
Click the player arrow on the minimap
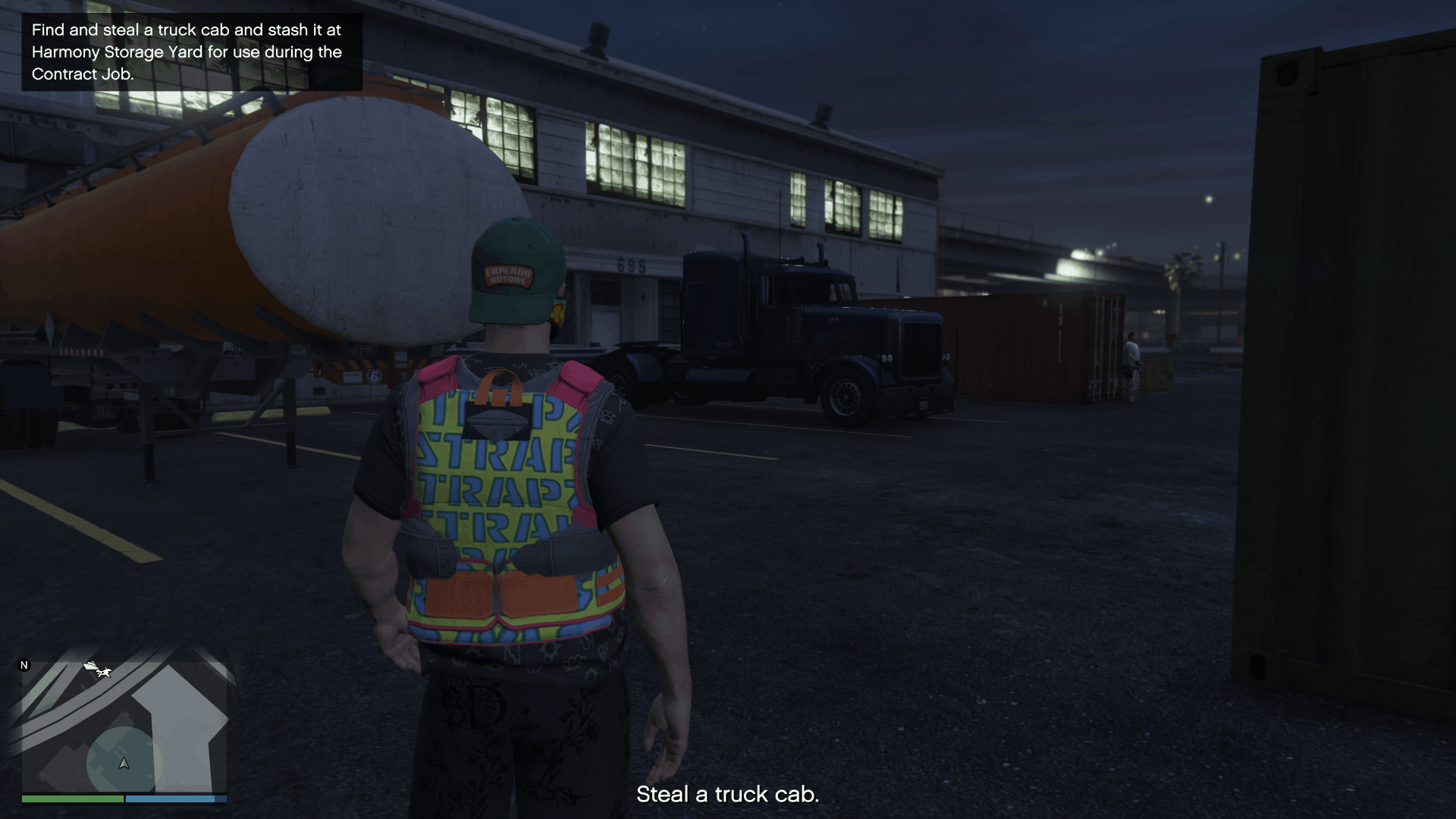click(x=124, y=764)
